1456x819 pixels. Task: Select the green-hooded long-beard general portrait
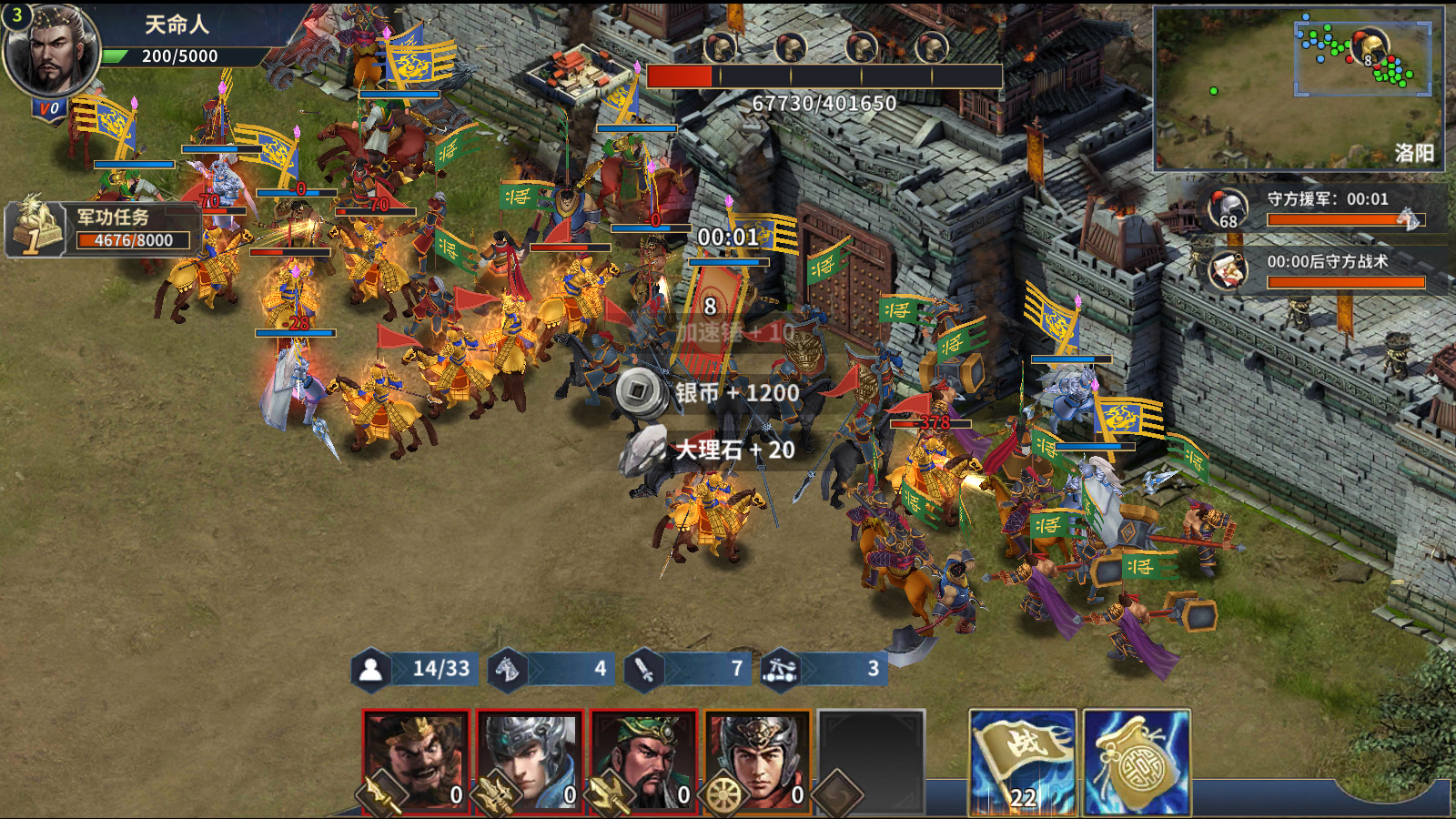(x=643, y=762)
